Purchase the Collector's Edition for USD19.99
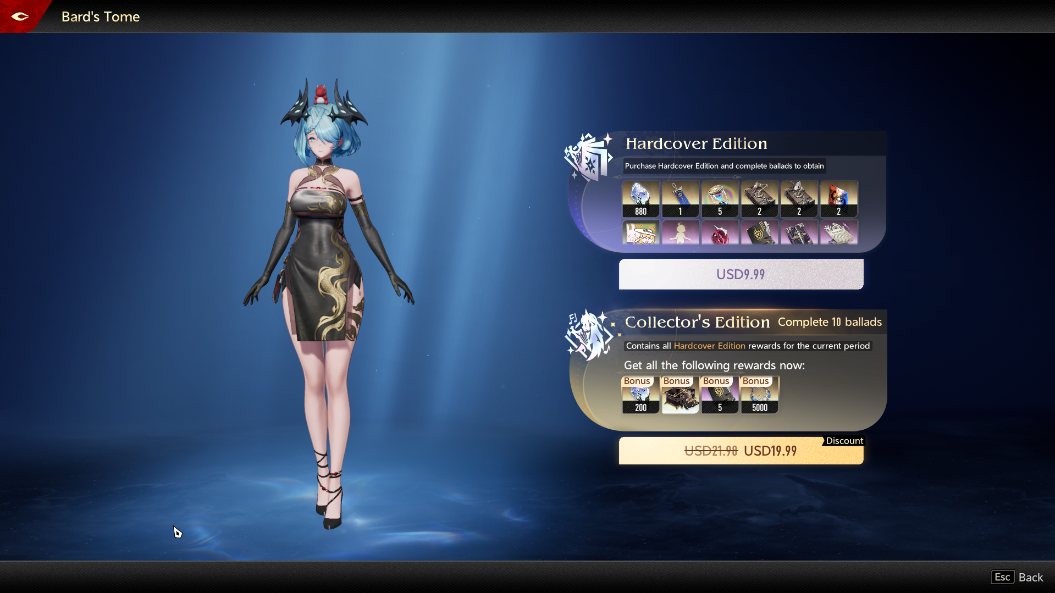 tap(741, 451)
